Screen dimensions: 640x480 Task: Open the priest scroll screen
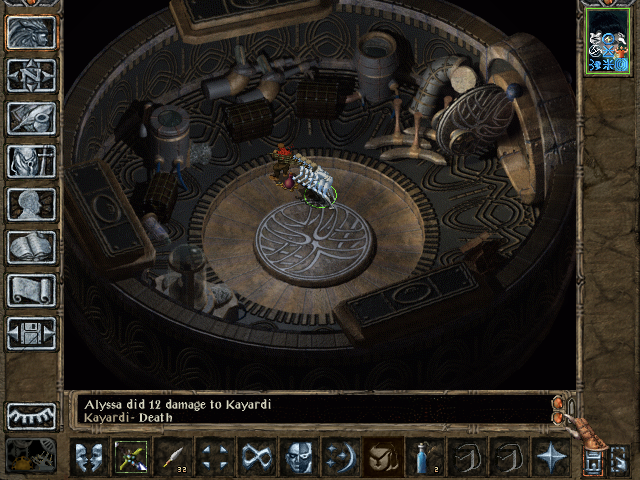coord(31,290)
